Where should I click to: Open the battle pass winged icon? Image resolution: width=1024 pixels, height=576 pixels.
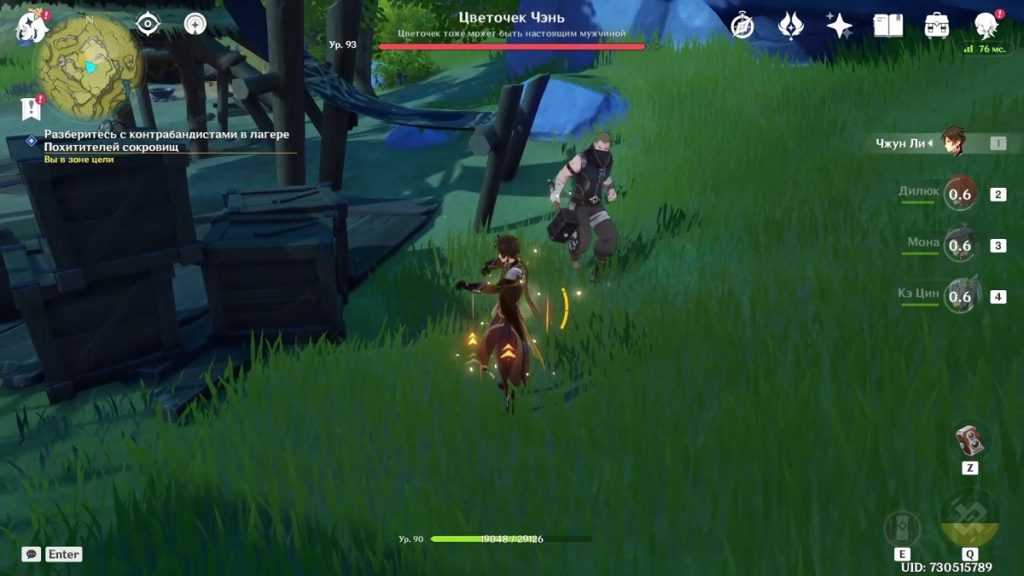click(x=791, y=26)
